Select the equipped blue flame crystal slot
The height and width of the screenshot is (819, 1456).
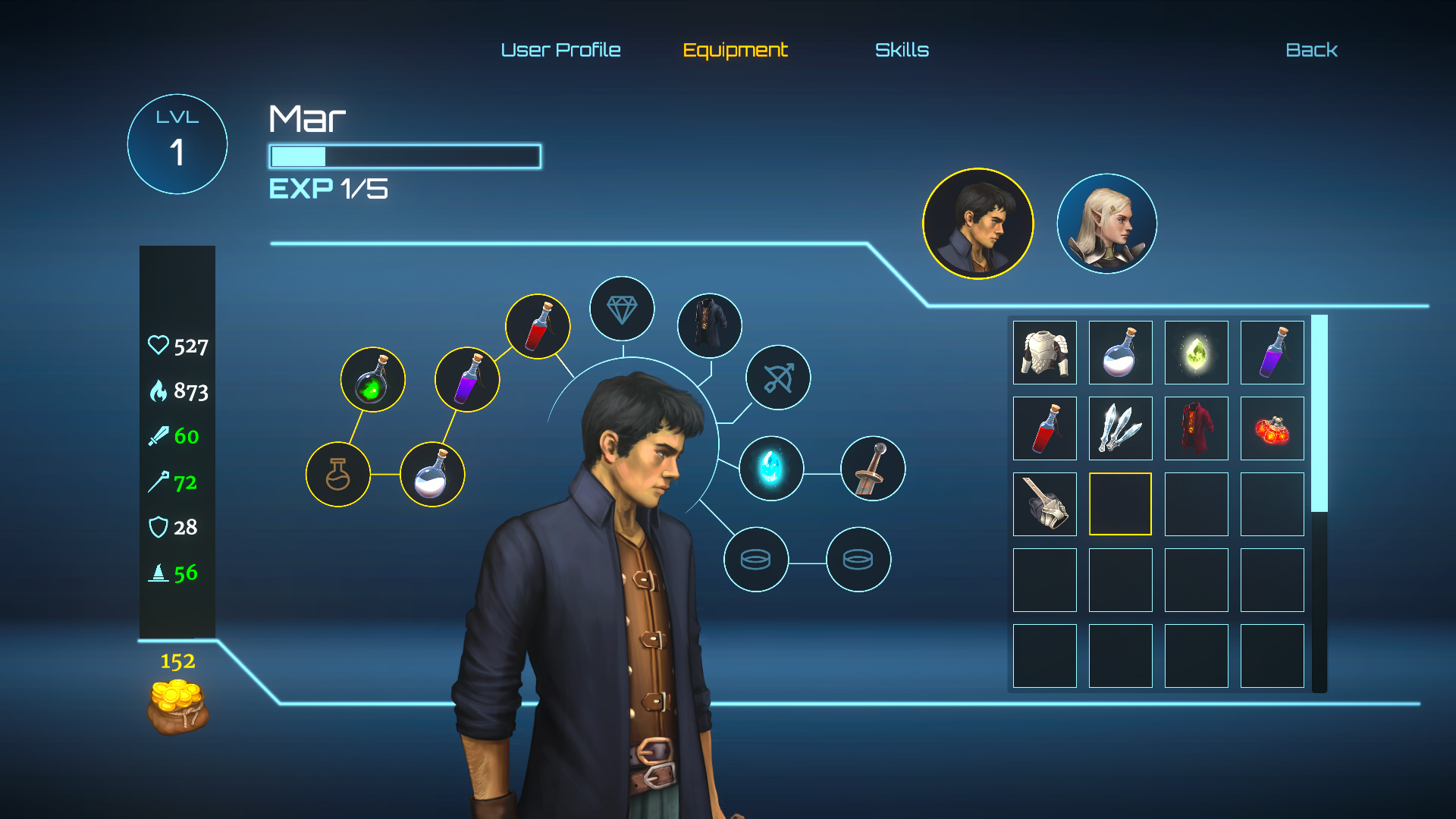tap(770, 468)
